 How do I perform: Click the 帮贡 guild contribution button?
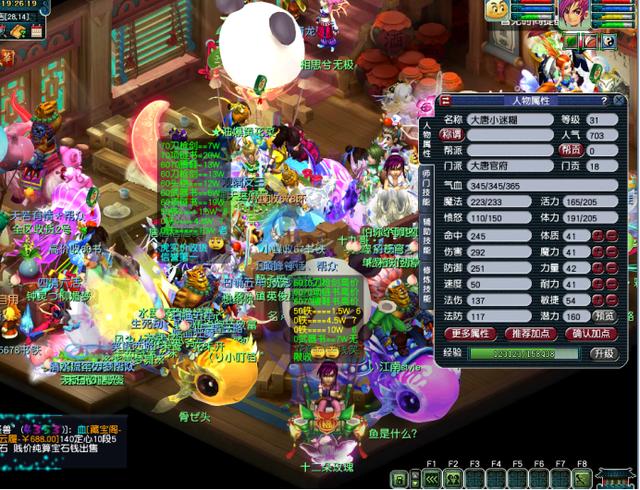571,150
